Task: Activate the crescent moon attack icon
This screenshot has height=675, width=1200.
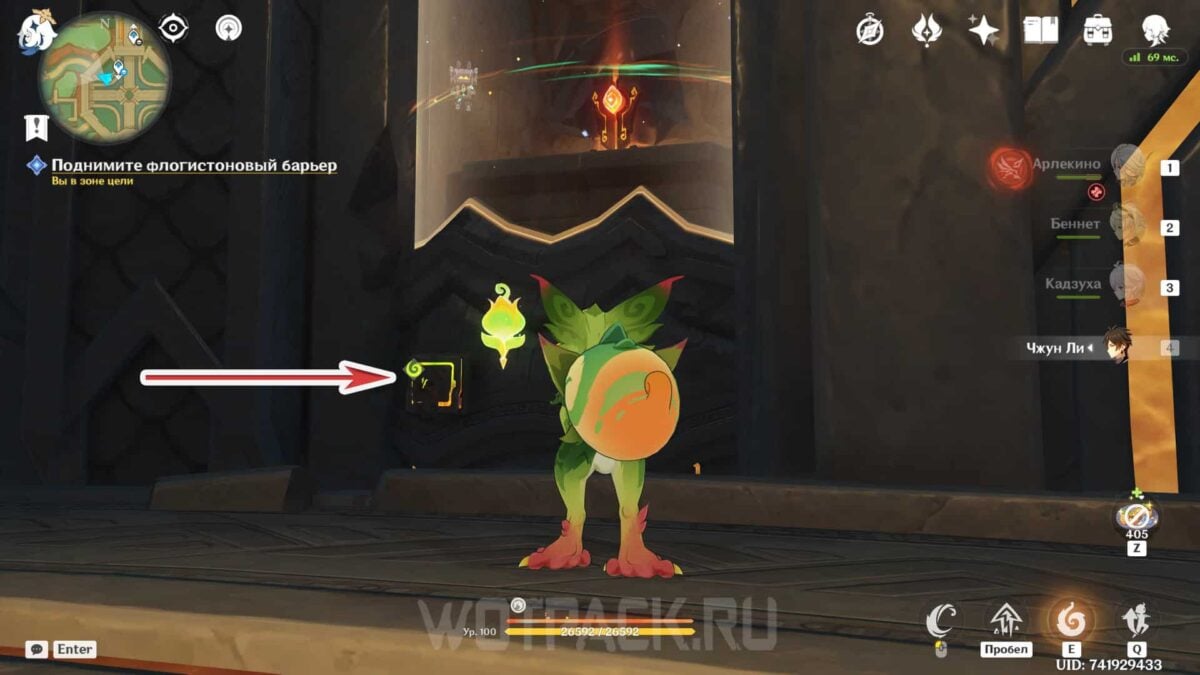Action: [x=940, y=622]
